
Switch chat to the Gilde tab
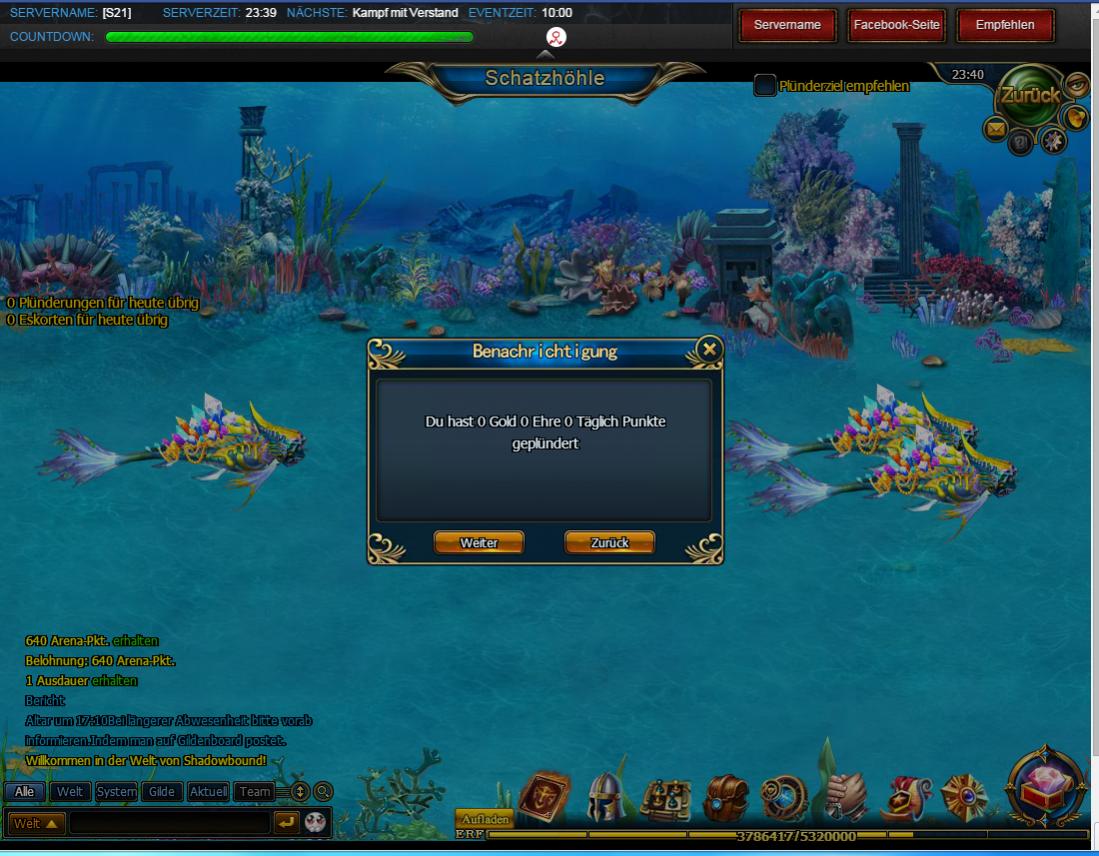162,792
